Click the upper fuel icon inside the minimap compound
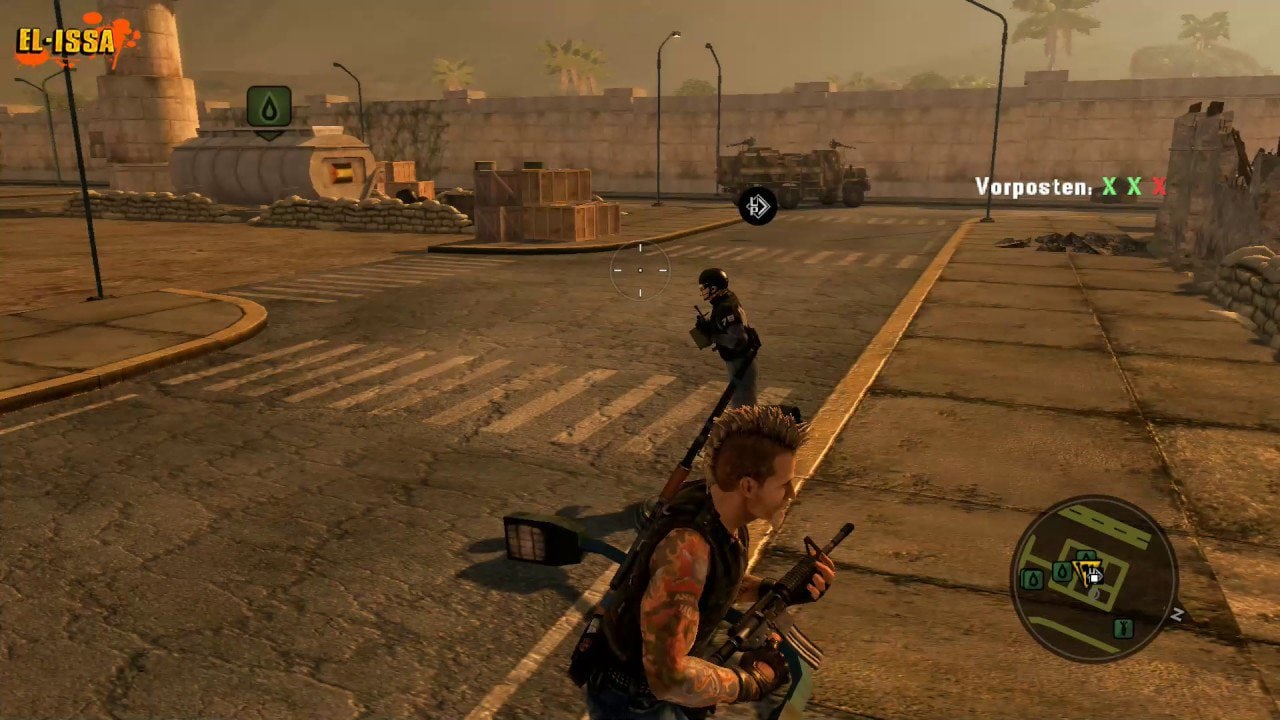 (1086, 555)
